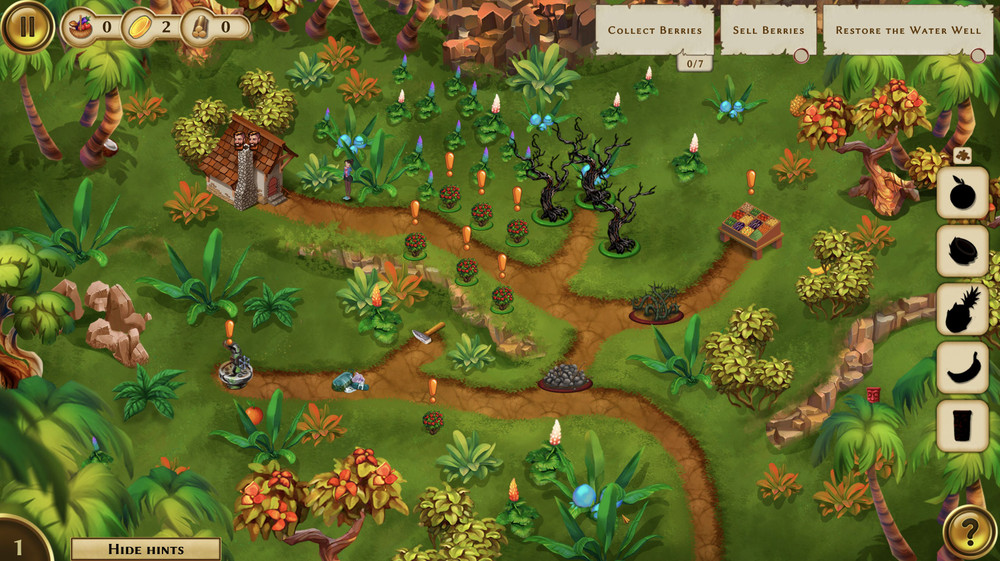
Task: Choose the coconut silhouette slot
Action: point(962,251)
